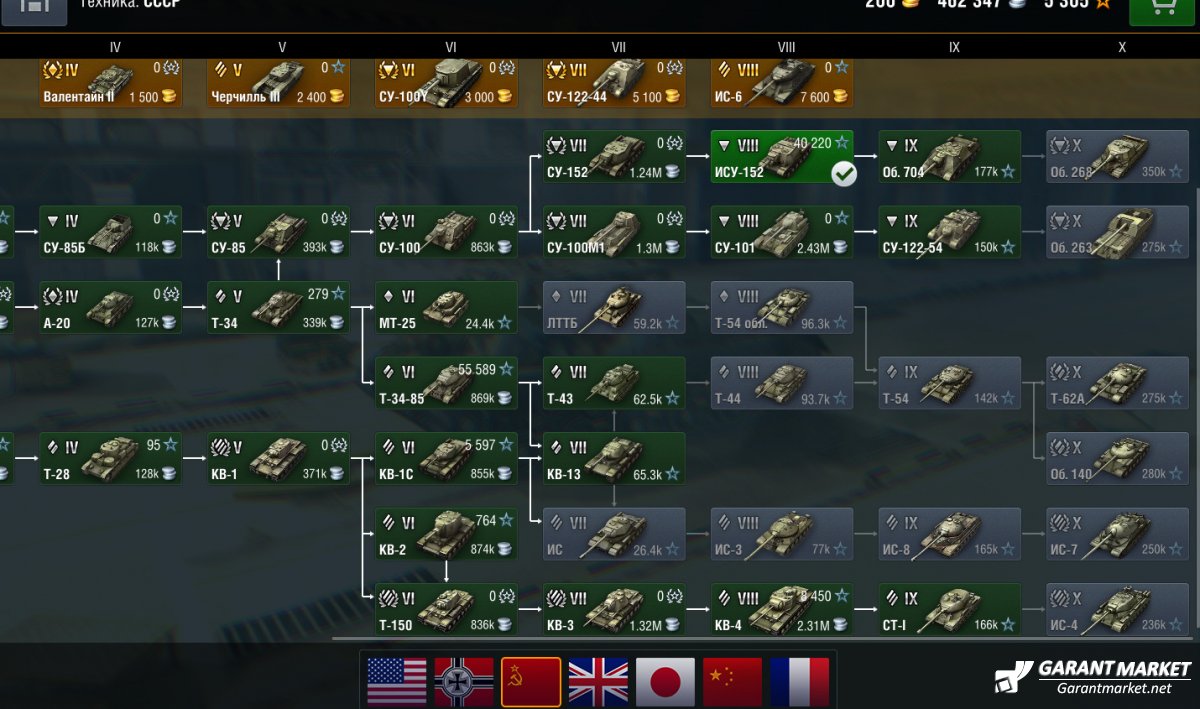Show the United Kingdom tech tree
This screenshot has height=709, width=1200.
tap(598, 682)
